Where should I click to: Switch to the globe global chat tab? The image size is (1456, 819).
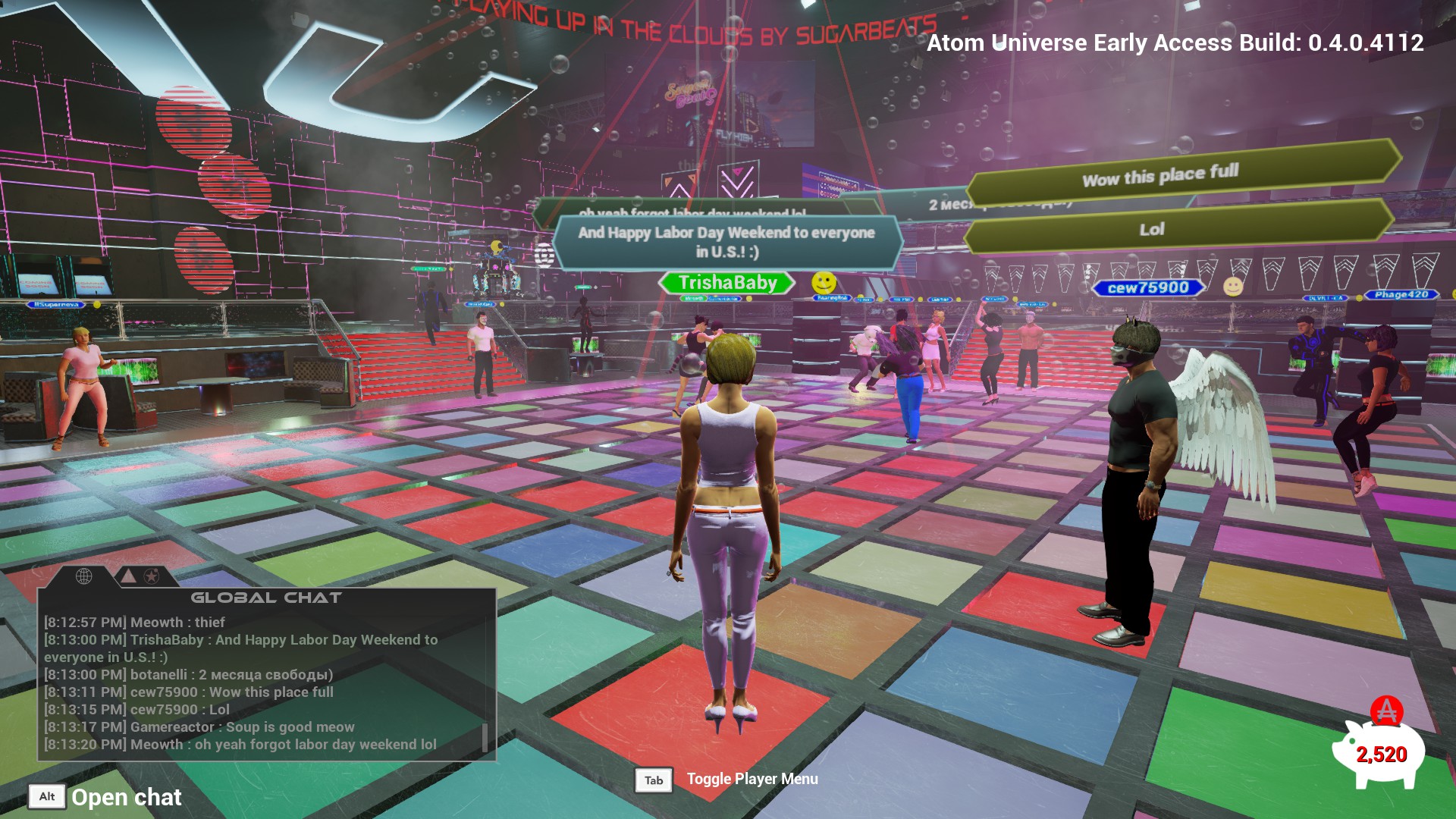(84, 576)
